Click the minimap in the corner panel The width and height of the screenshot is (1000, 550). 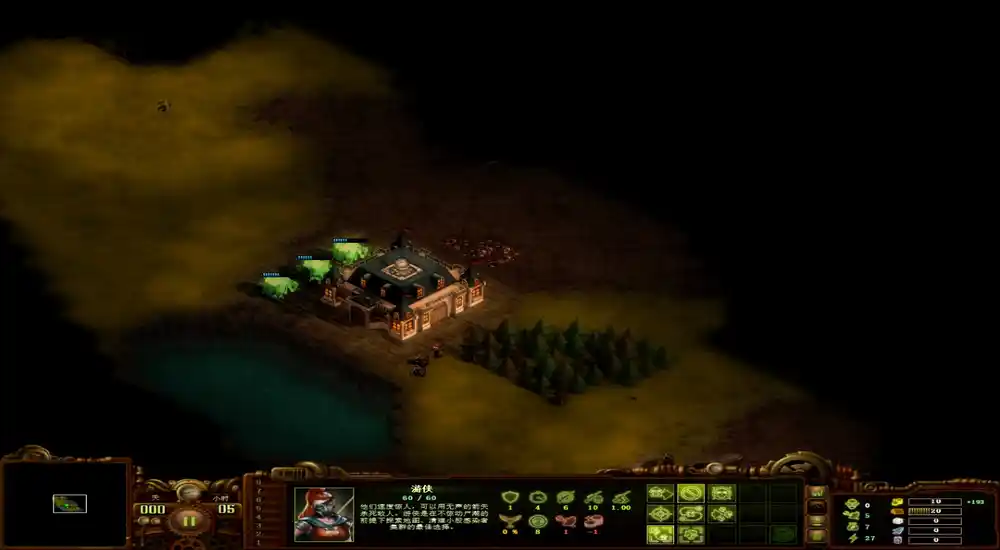(x=66, y=505)
